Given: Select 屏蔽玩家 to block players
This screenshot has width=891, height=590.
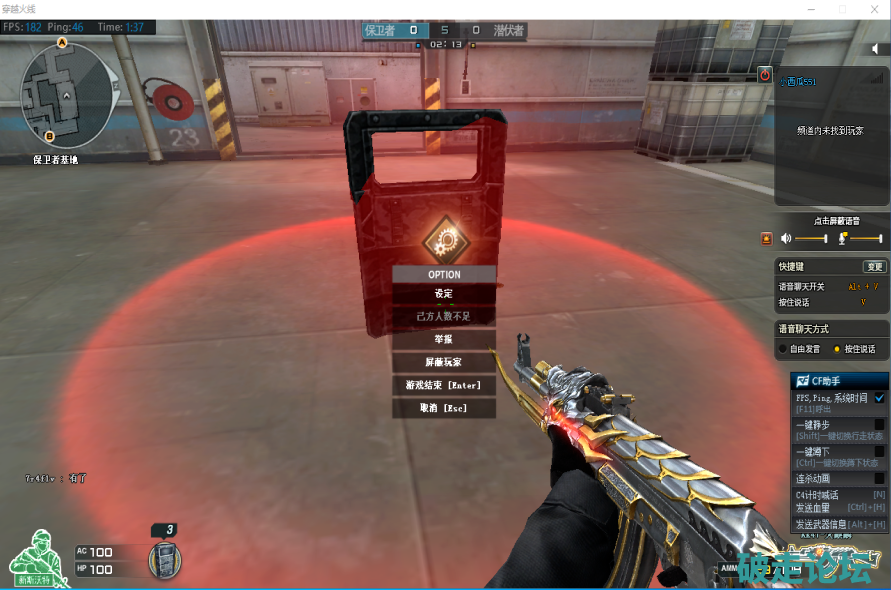Looking at the screenshot, I should [444, 362].
